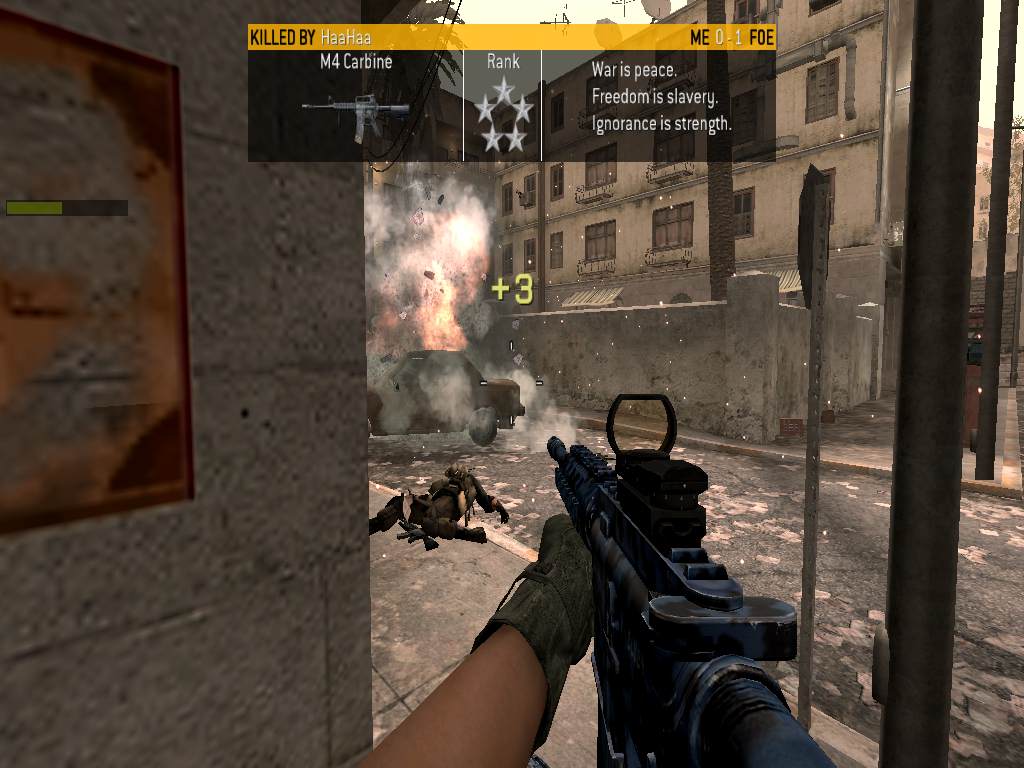The width and height of the screenshot is (1024, 768).
Task: Select the five-star Rank emblem
Action: pyautogui.click(x=503, y=114)
